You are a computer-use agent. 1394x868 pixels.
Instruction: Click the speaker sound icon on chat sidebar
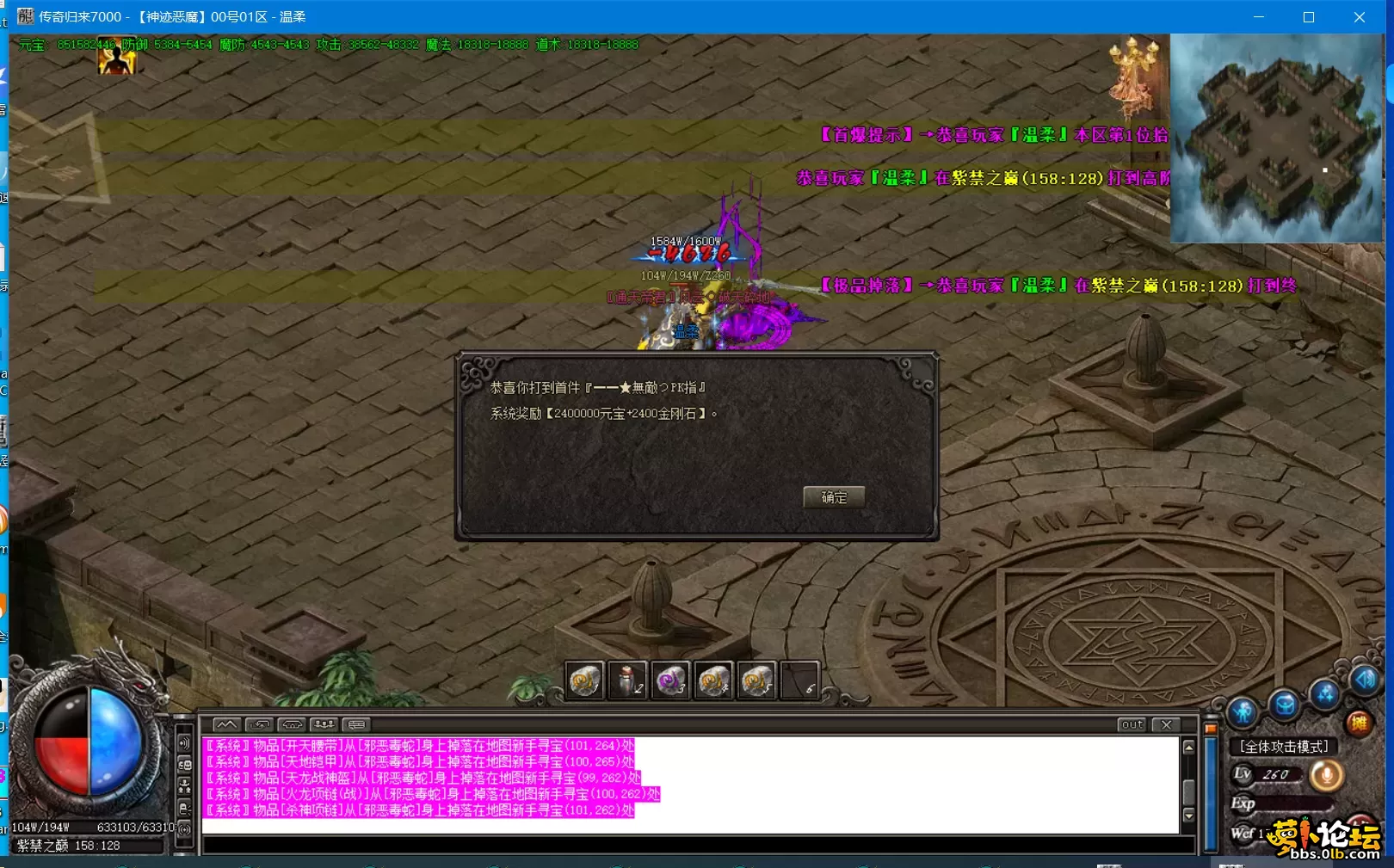pos(184,743)
